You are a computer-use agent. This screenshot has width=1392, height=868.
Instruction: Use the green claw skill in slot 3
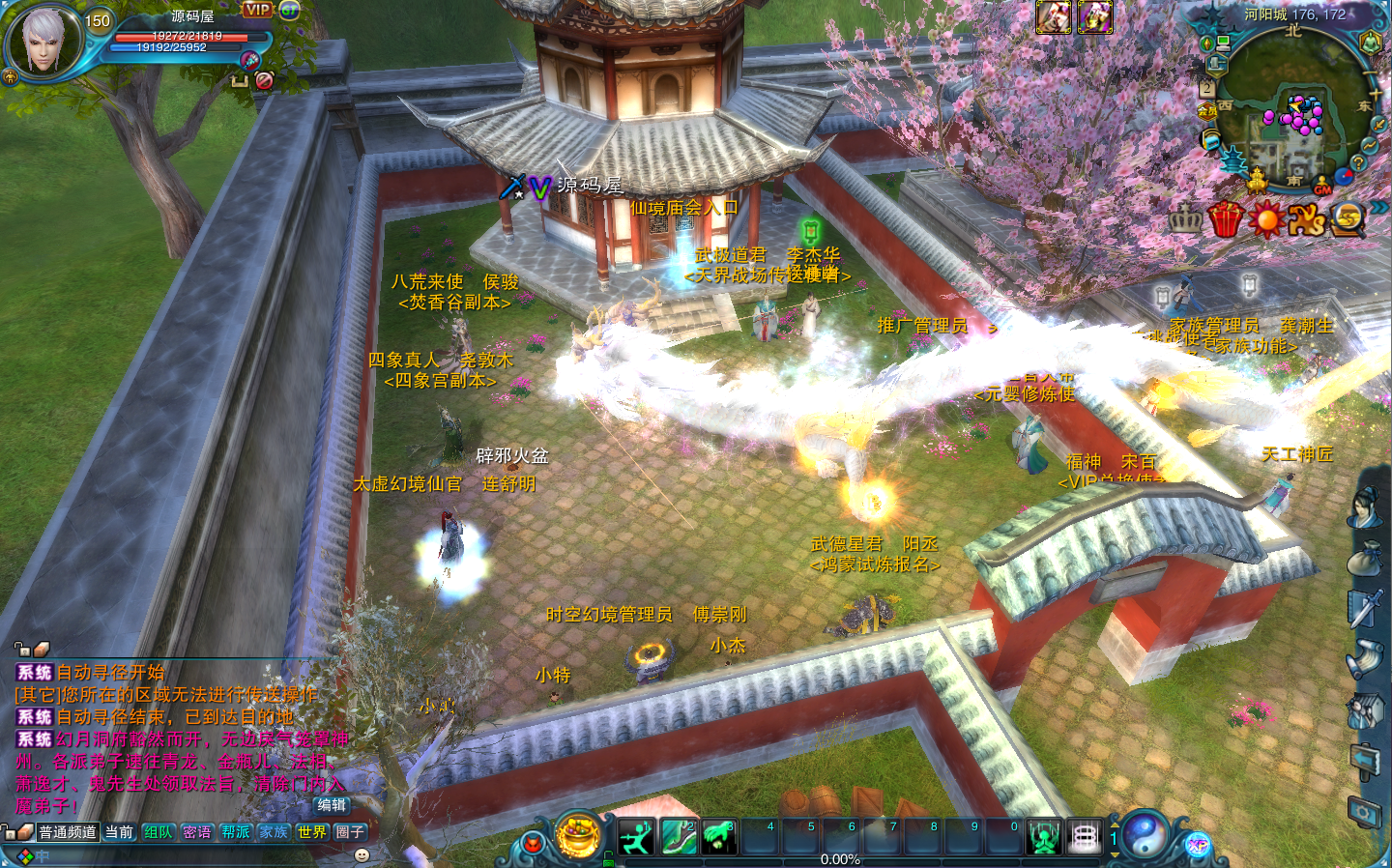(718, 837)
